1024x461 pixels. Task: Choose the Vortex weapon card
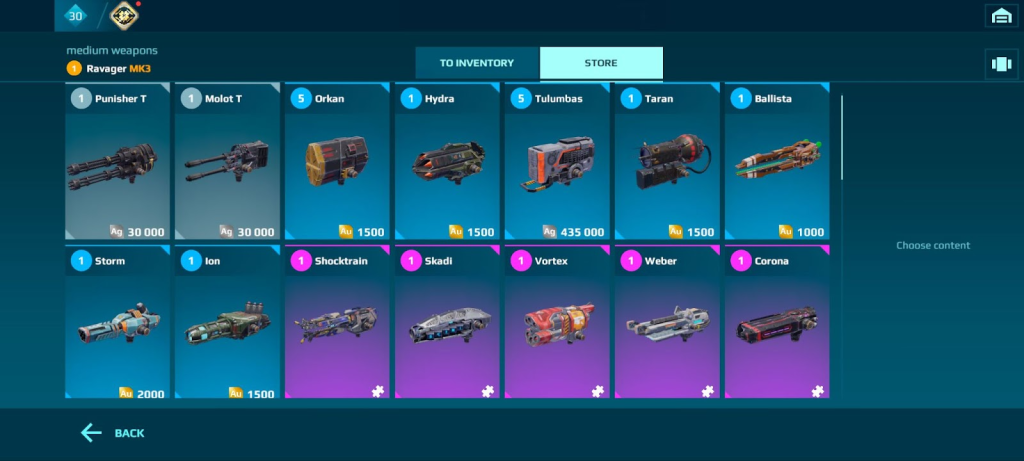pos(557,323)
